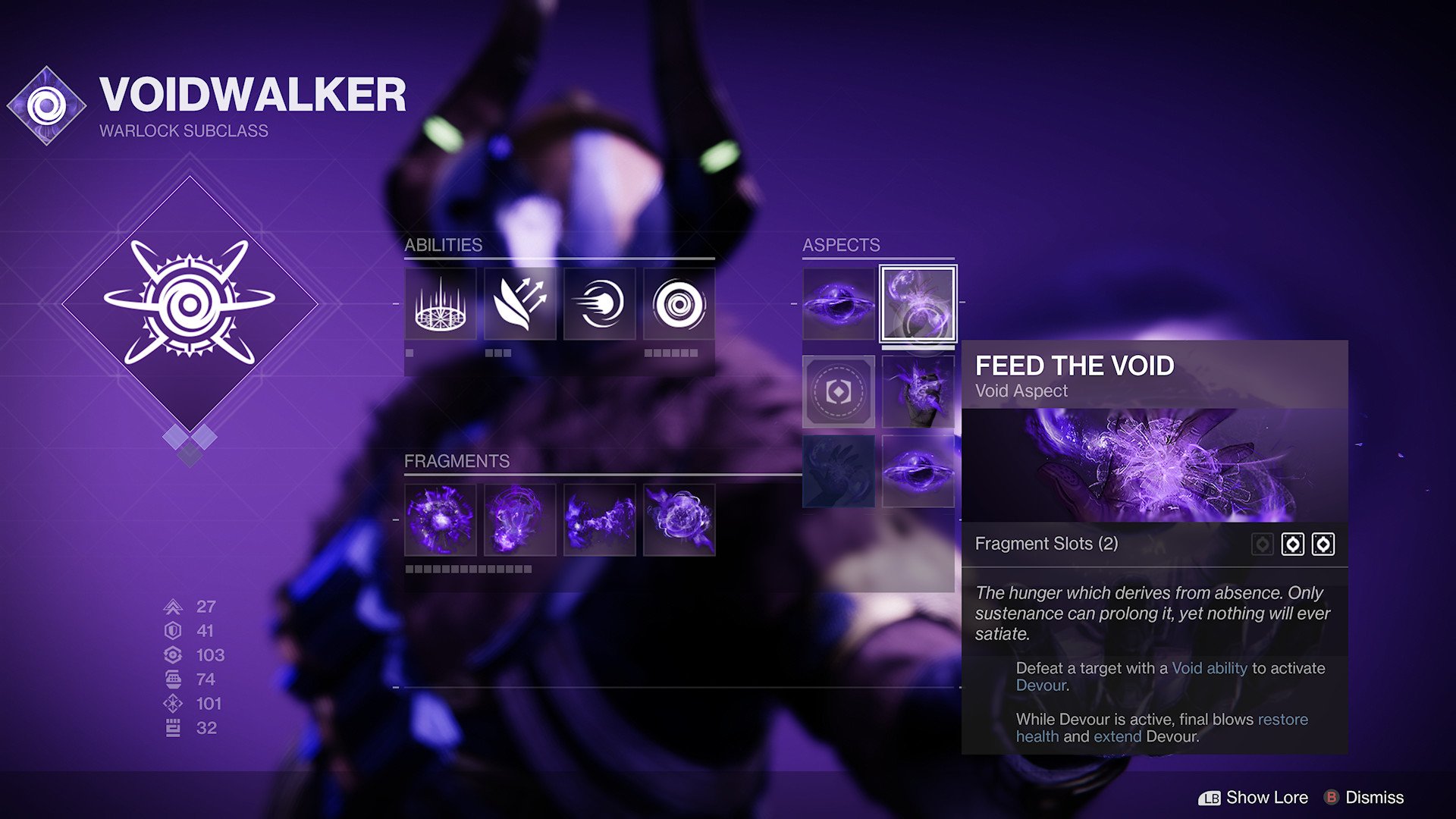Click the super stat icon showing 103
This screenshot has height=819, width=1456.
click(x=173, y=655)
